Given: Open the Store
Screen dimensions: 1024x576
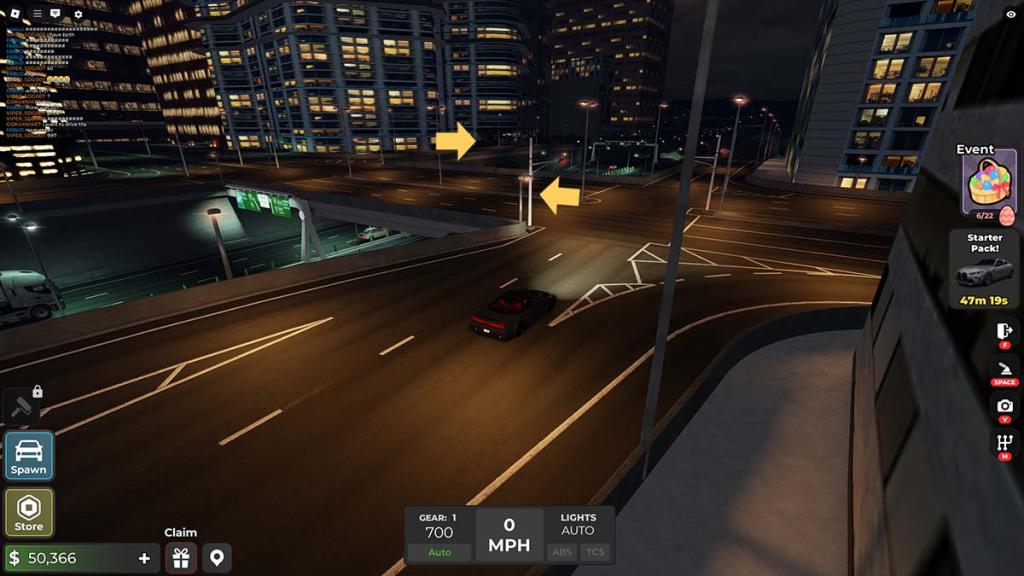Looking at the screenshot, I should pos(29,512).
